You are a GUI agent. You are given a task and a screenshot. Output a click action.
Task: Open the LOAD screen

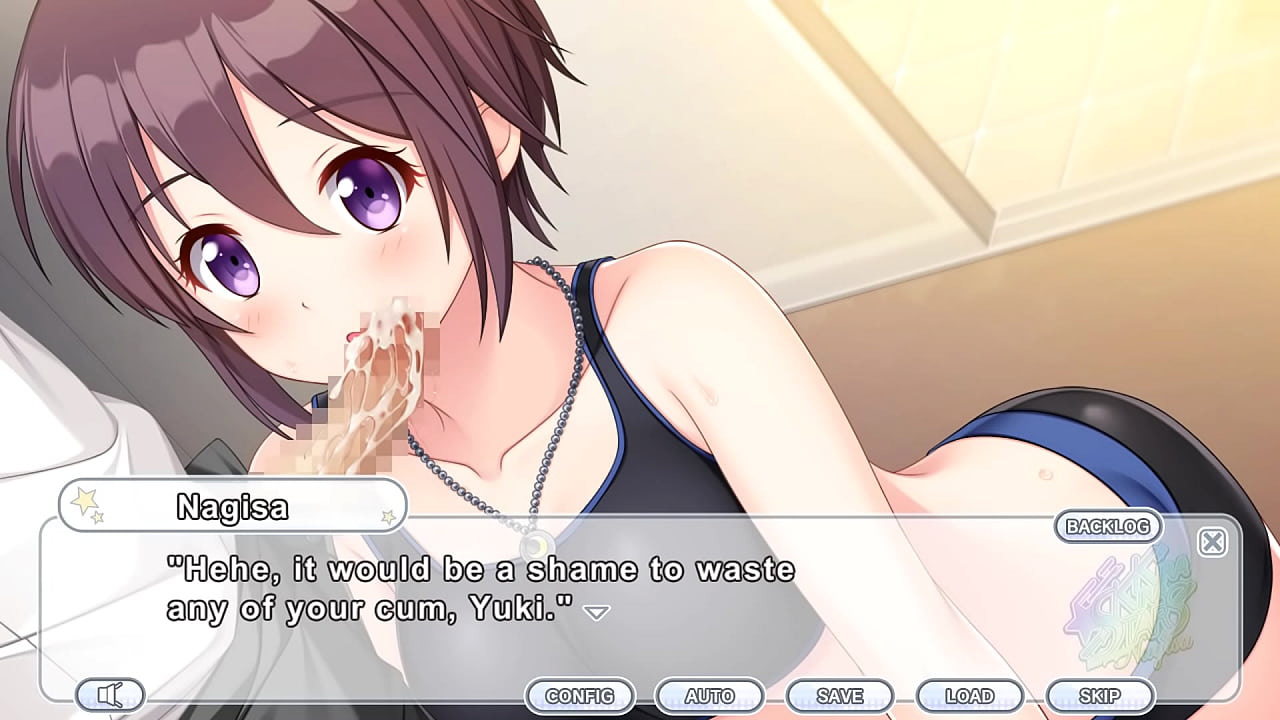970,695
